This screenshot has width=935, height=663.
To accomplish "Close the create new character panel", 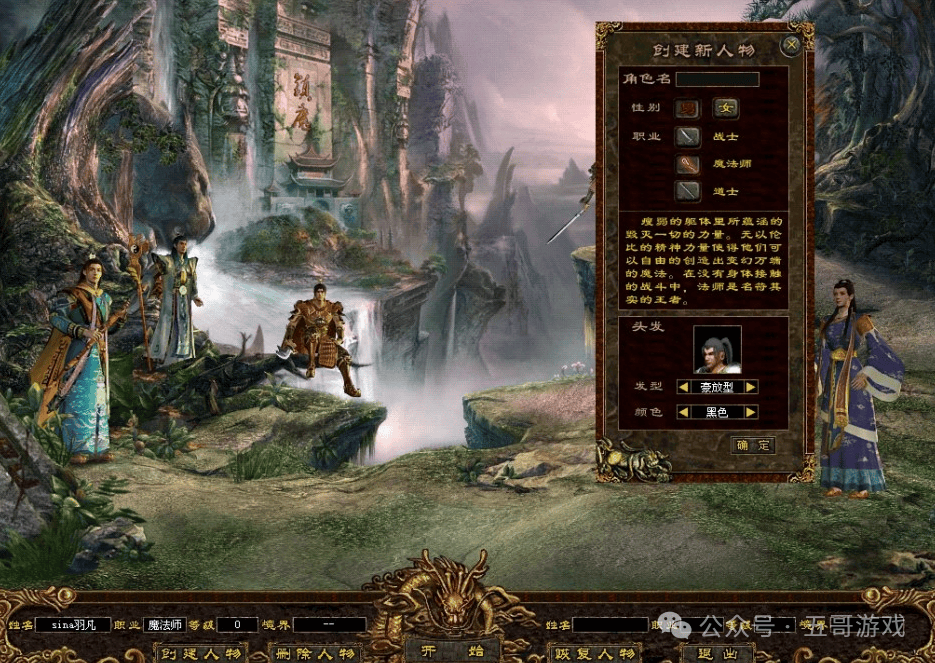I will [x=791, y=45].
